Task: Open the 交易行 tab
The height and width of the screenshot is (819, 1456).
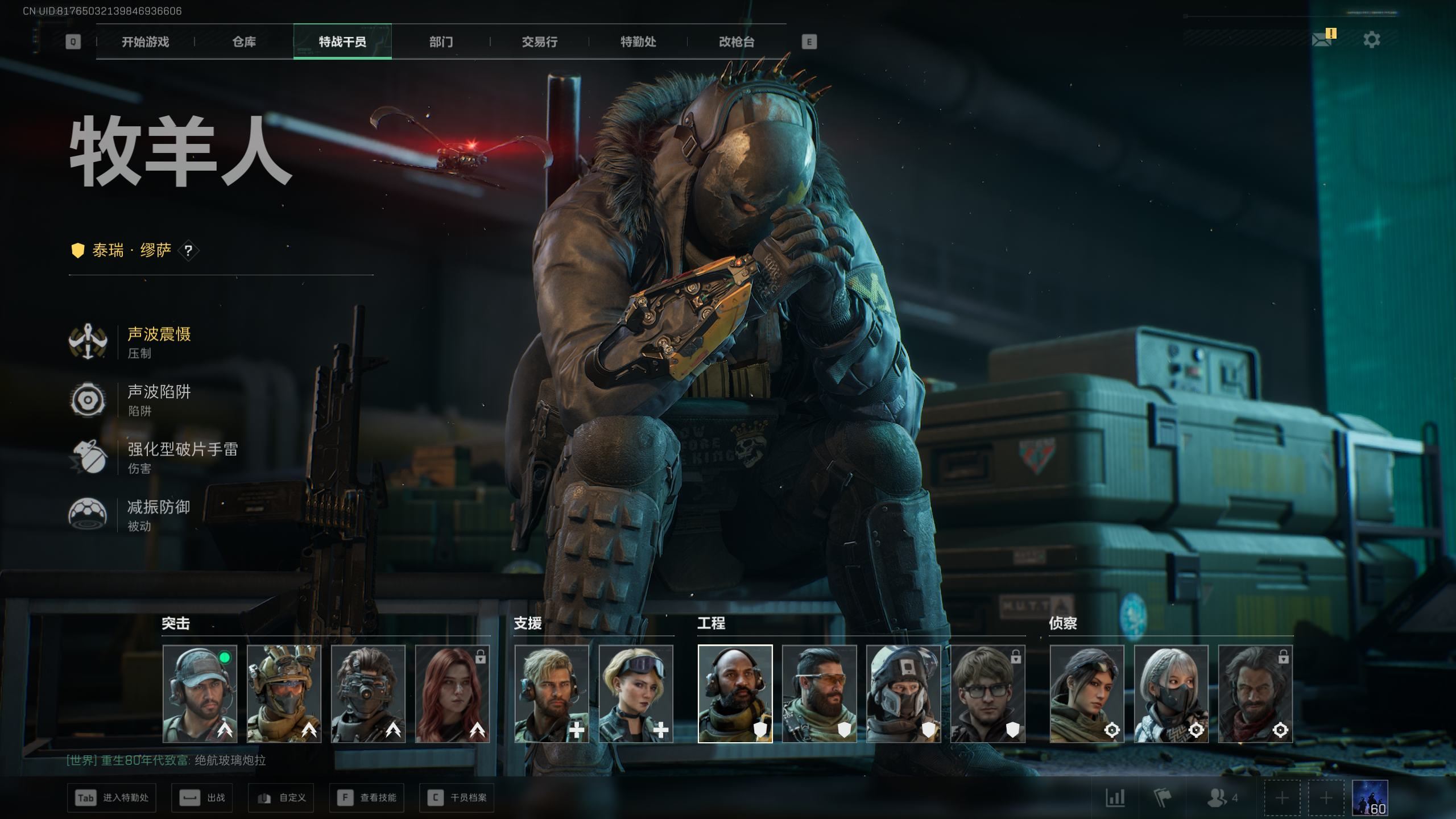Action: [539, 42]
